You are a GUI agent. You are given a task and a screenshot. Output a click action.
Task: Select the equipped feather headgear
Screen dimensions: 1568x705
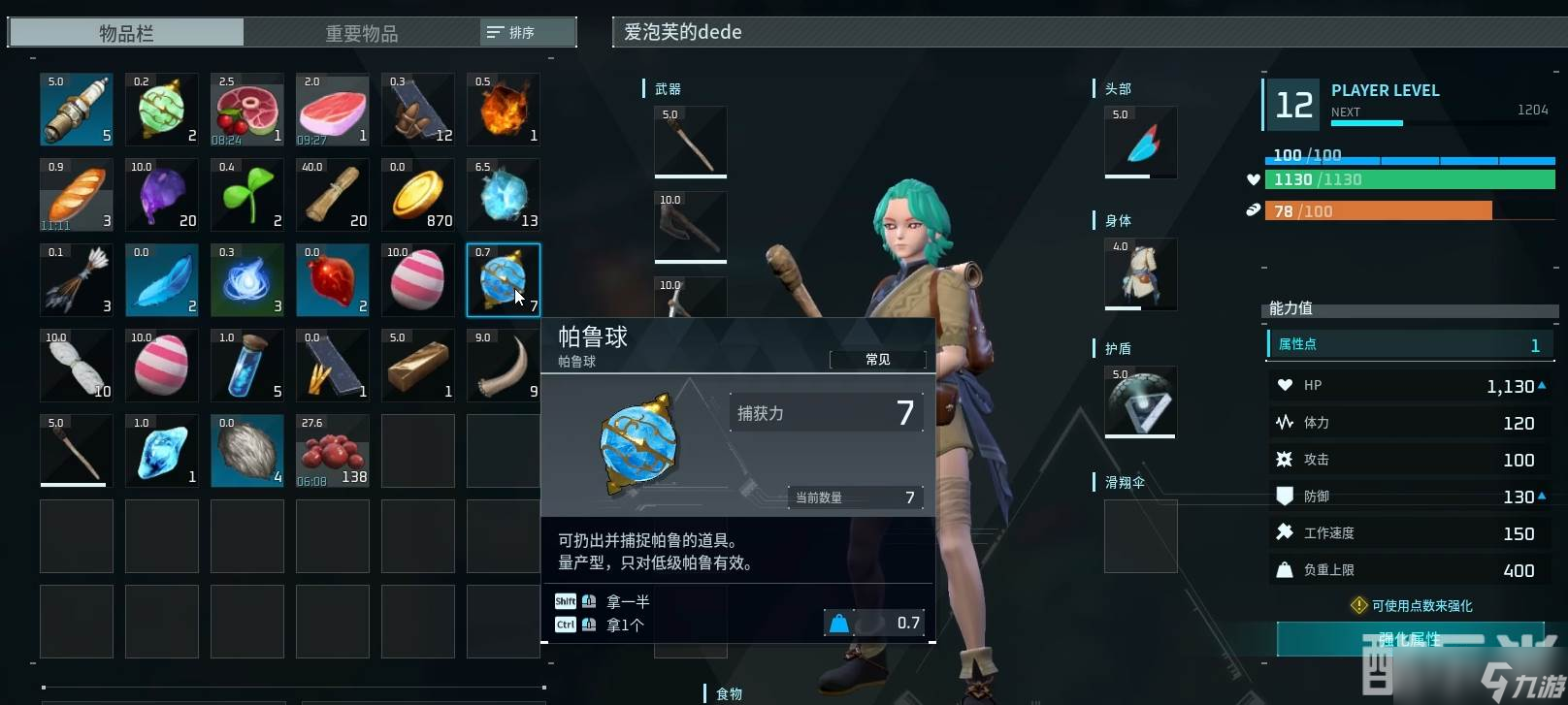1139,142
